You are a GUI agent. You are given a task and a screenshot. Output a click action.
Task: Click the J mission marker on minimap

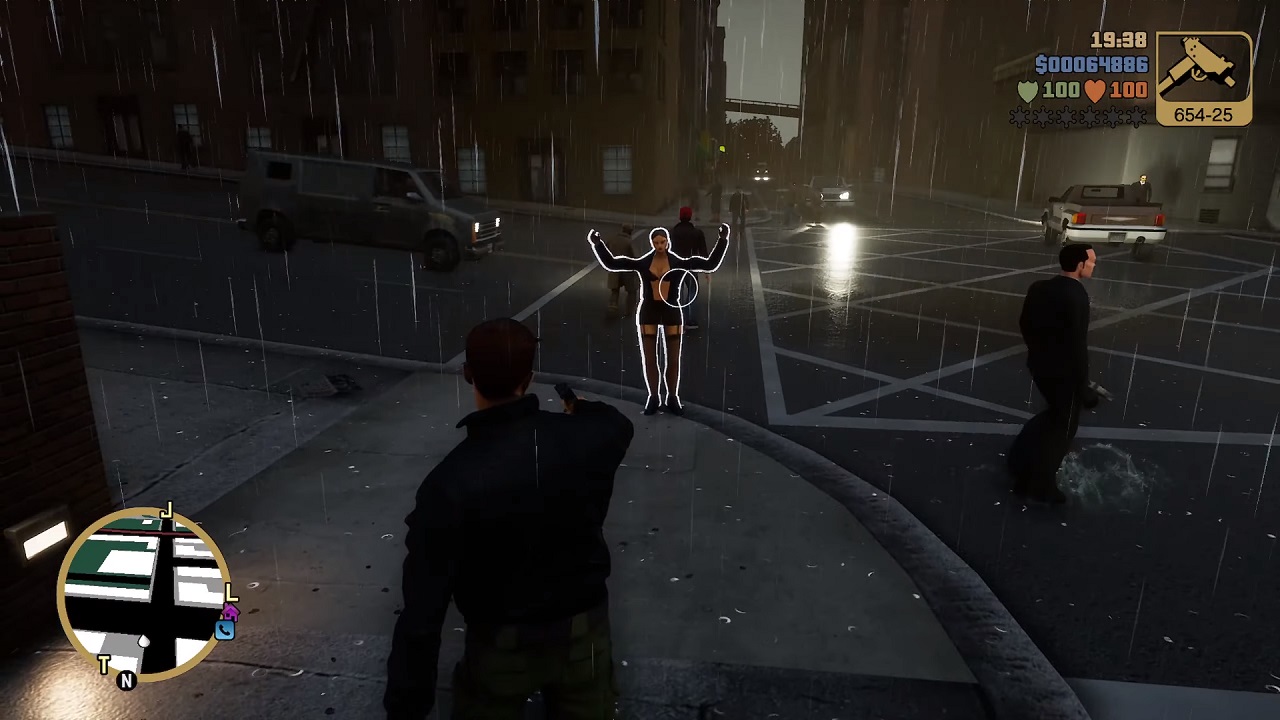[x=167, y=513]
